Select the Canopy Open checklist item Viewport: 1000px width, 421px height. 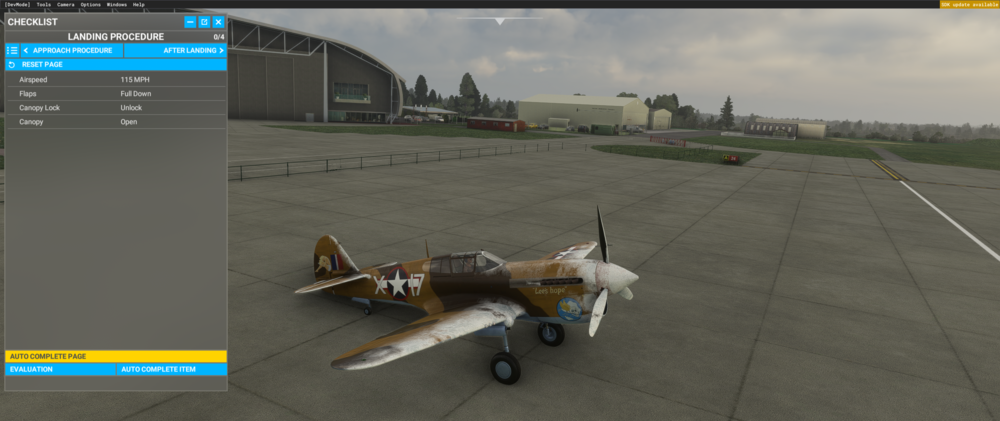click(115, 122)
